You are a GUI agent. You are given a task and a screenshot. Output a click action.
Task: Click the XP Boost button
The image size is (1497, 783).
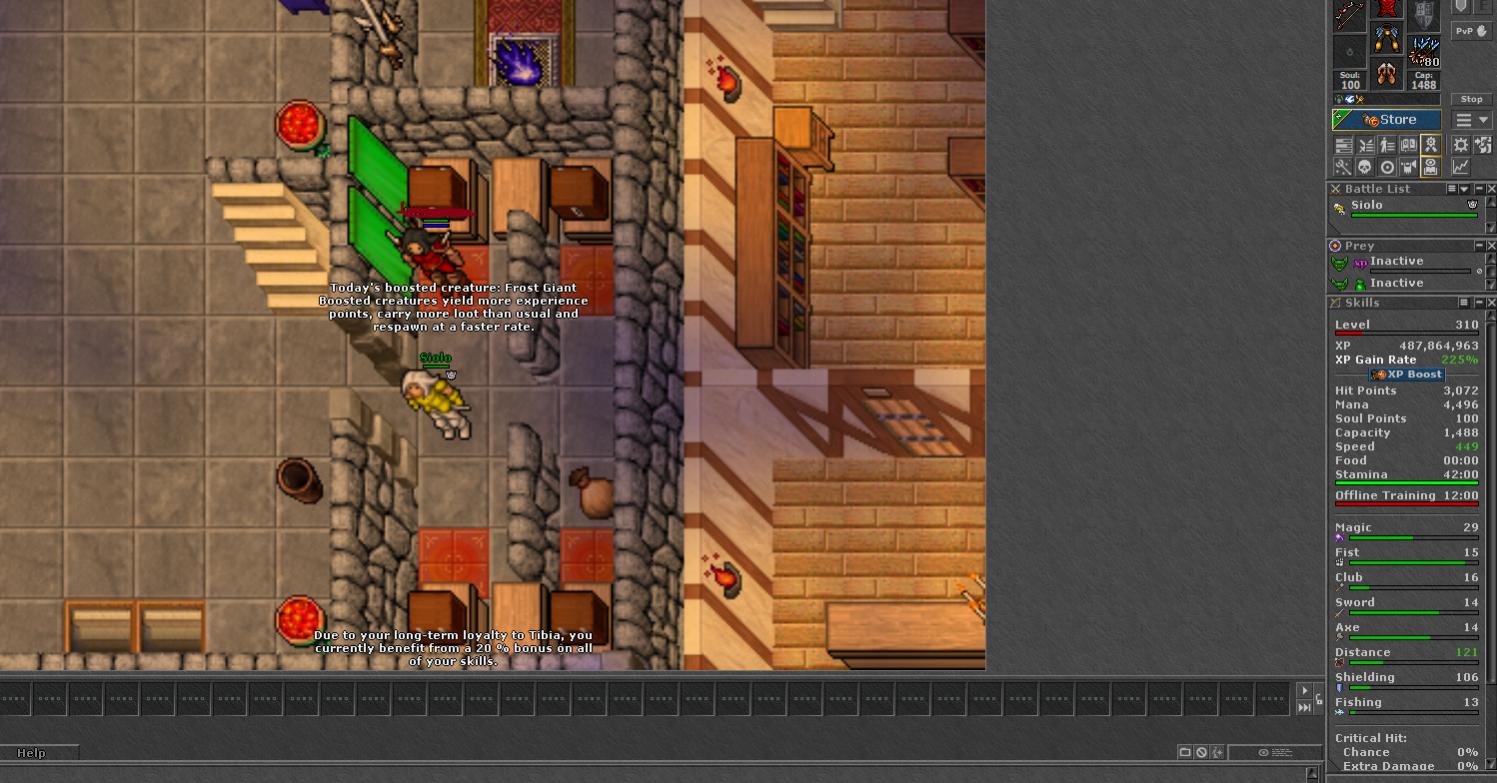coord(1407,374)
